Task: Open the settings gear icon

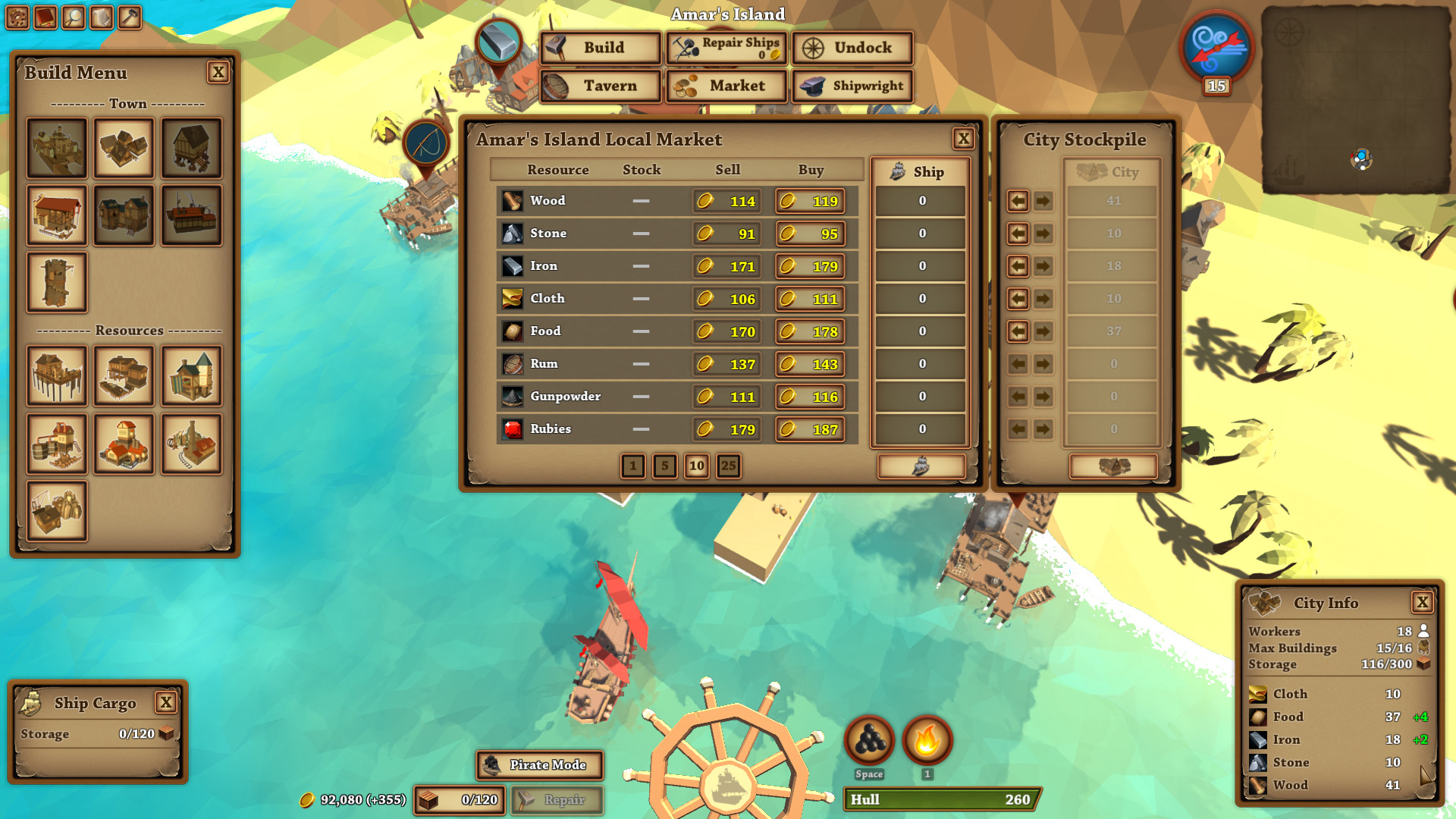Action: (x=17, y=17)
